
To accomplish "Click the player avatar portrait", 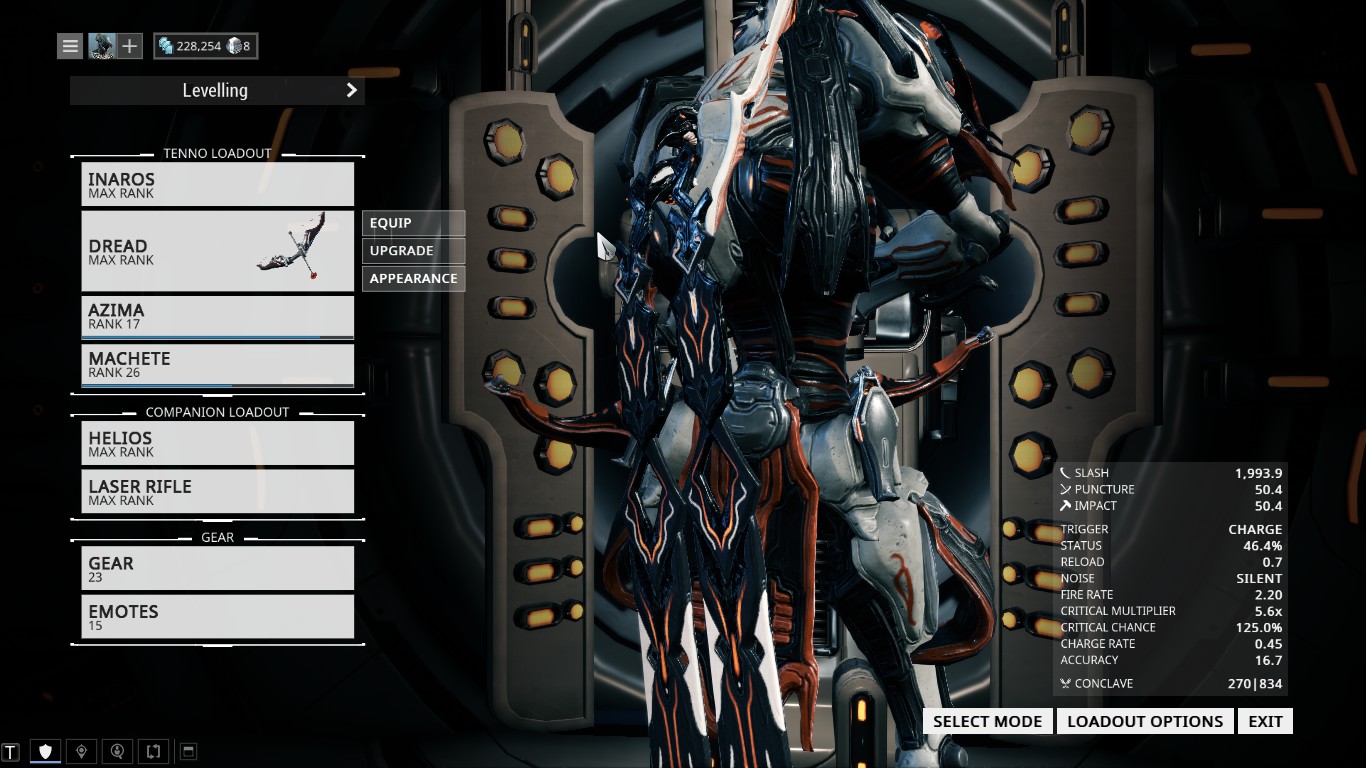I will [102, 46].
